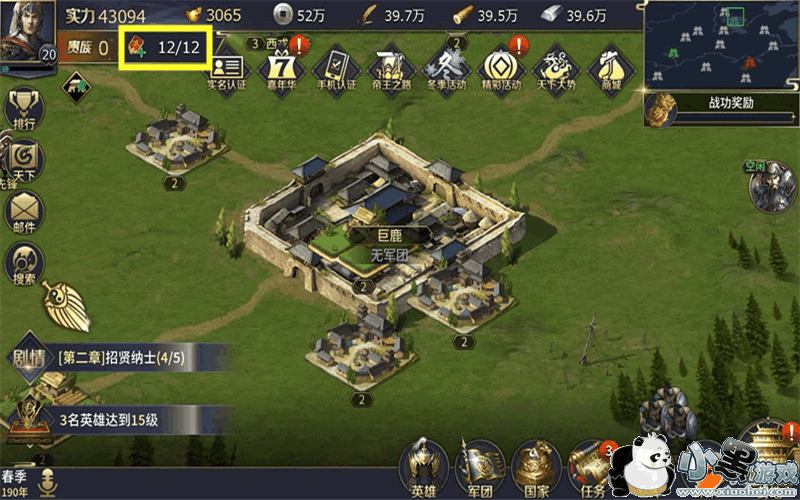This screenshot has height=500, width=800.
Task: Open the minimap
Action: coord(719,43)
